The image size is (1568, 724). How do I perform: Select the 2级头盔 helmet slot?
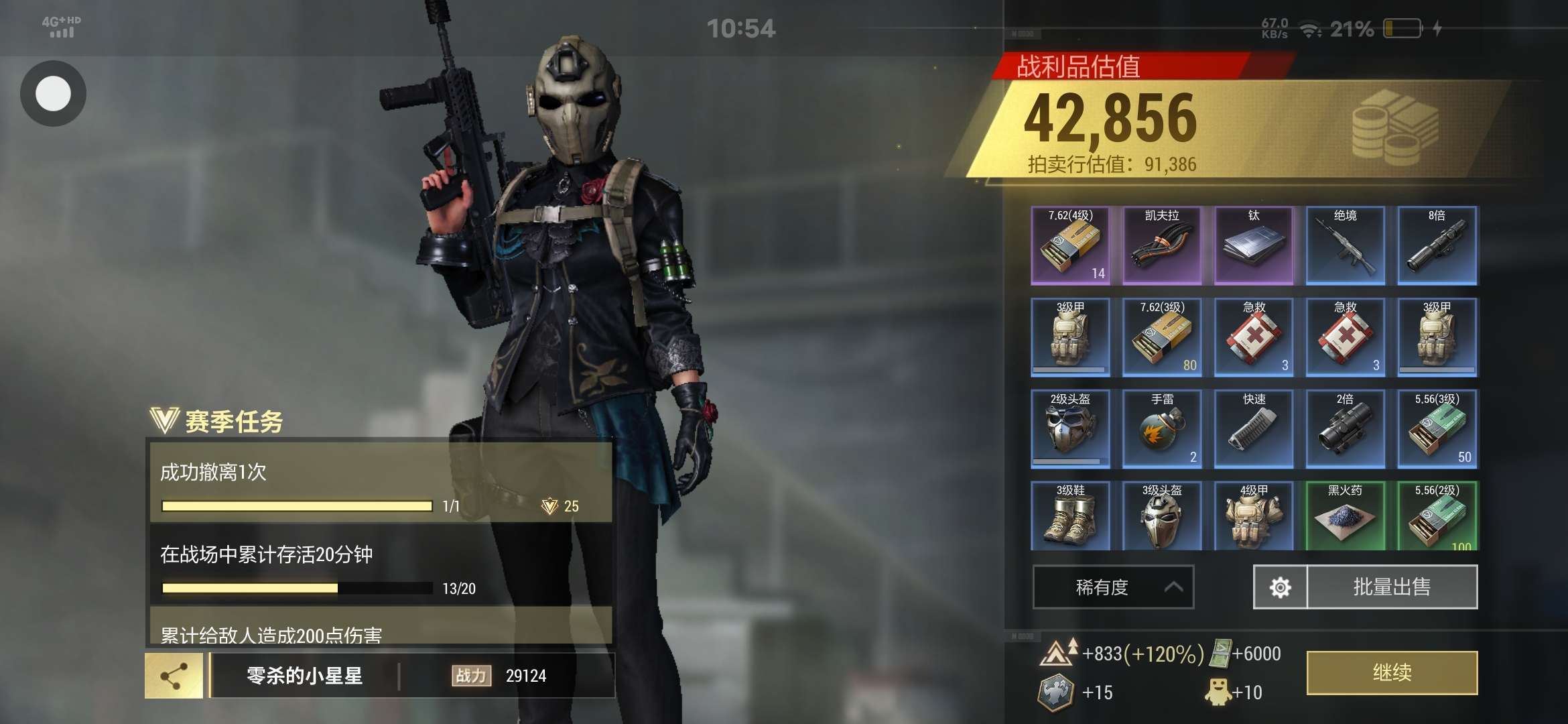point(1070,429)
